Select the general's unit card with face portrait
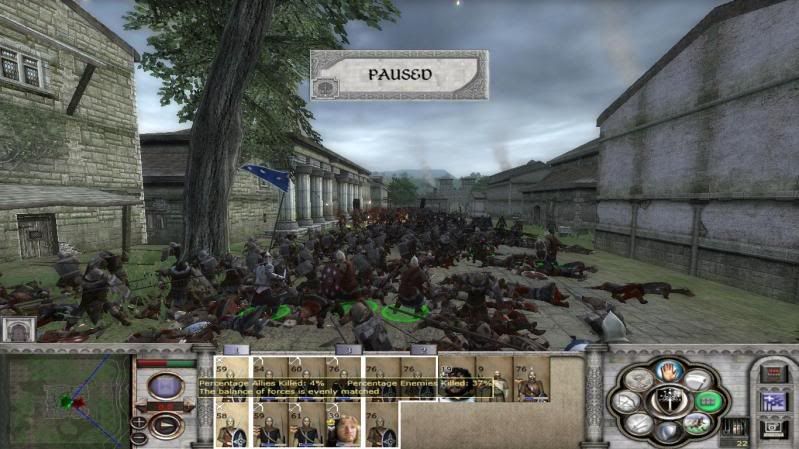This screenshot has height=449, width=799. (x=341, y=426)
